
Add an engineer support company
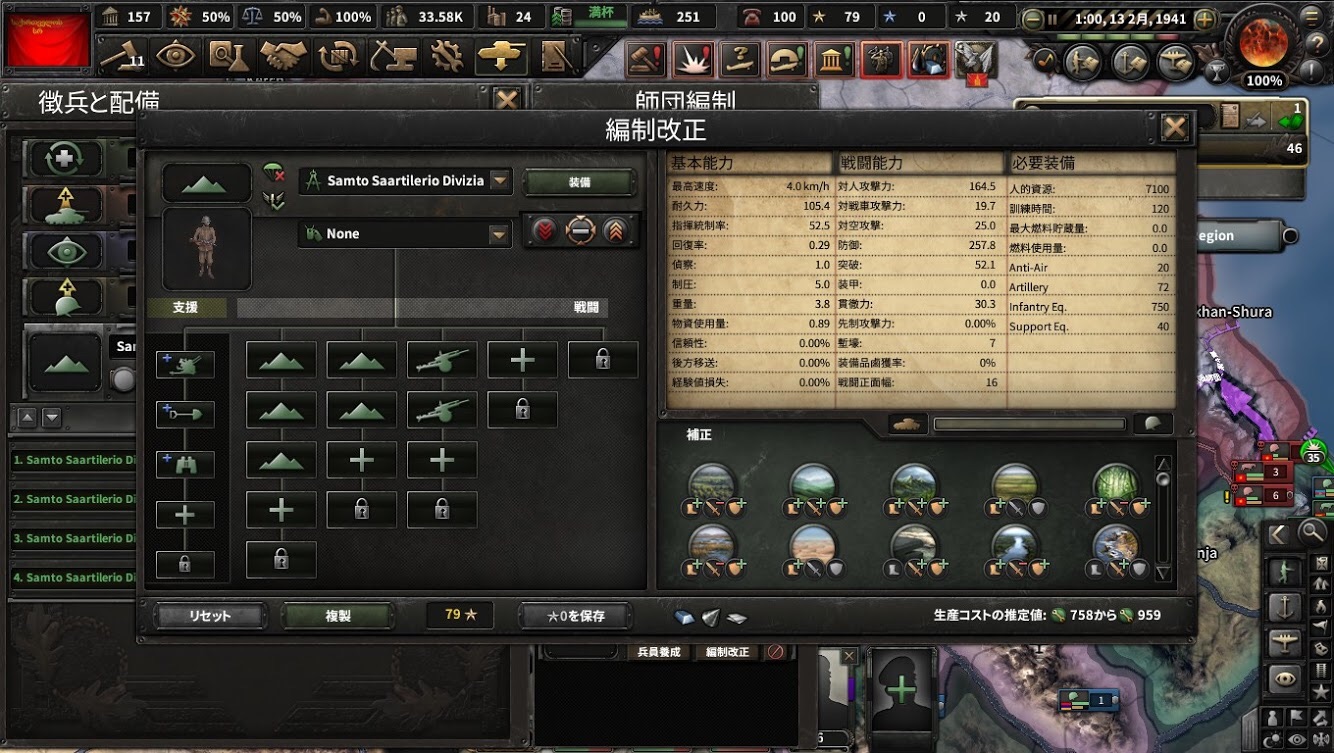(x=185, y=412)
